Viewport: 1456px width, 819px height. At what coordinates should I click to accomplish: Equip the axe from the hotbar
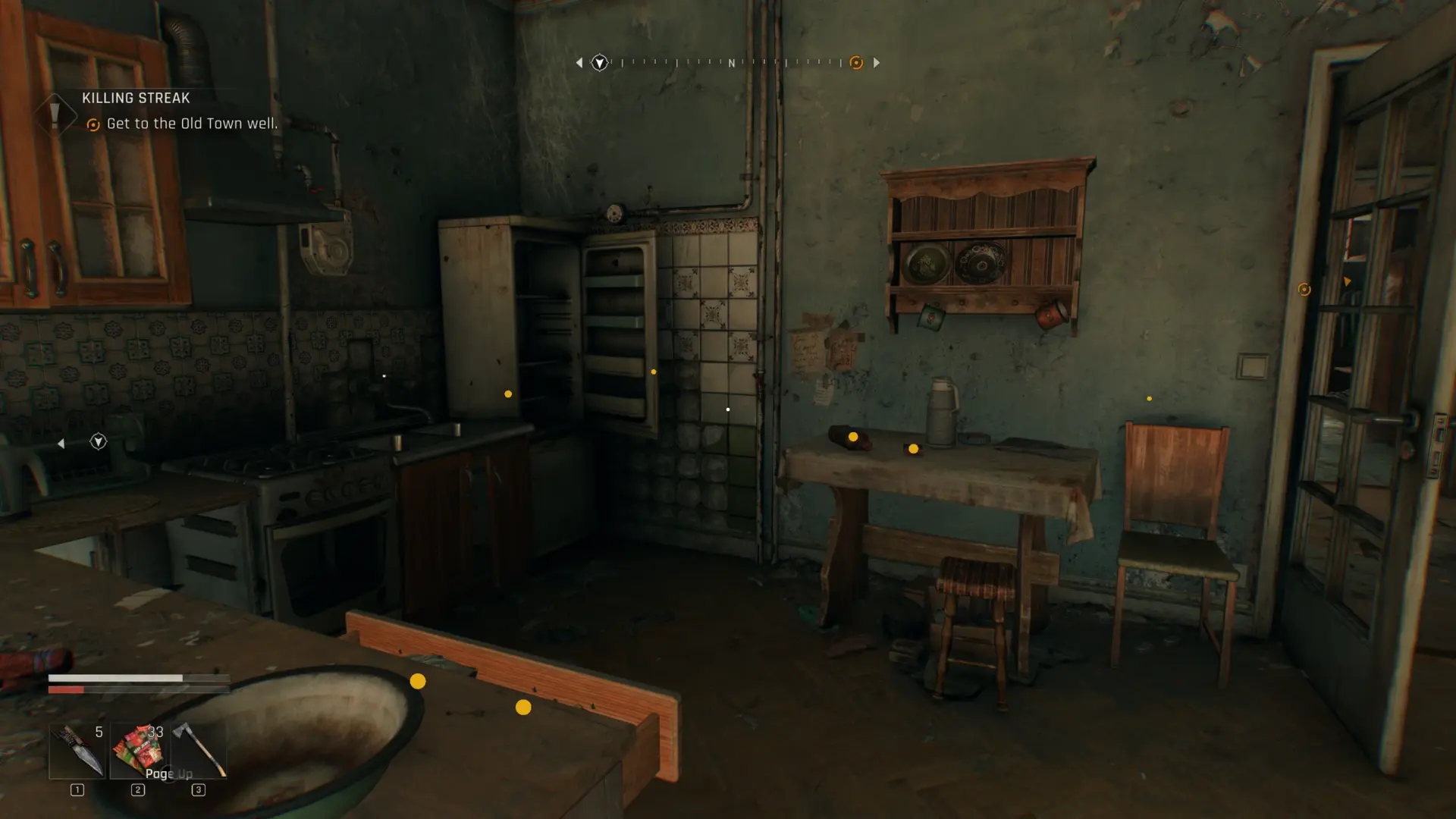tap(199, 751)
